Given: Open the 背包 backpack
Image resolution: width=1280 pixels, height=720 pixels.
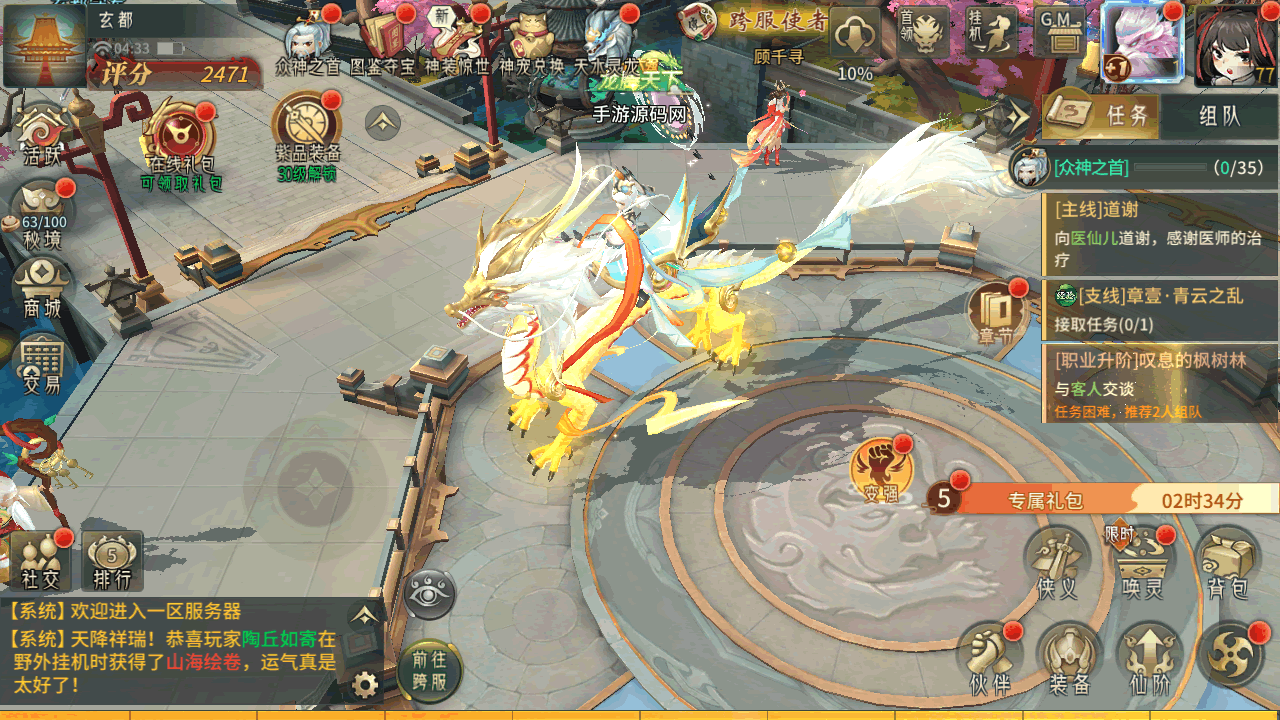Looking at the screenshot, I should pyautogui.click(x=1228, y=562).
